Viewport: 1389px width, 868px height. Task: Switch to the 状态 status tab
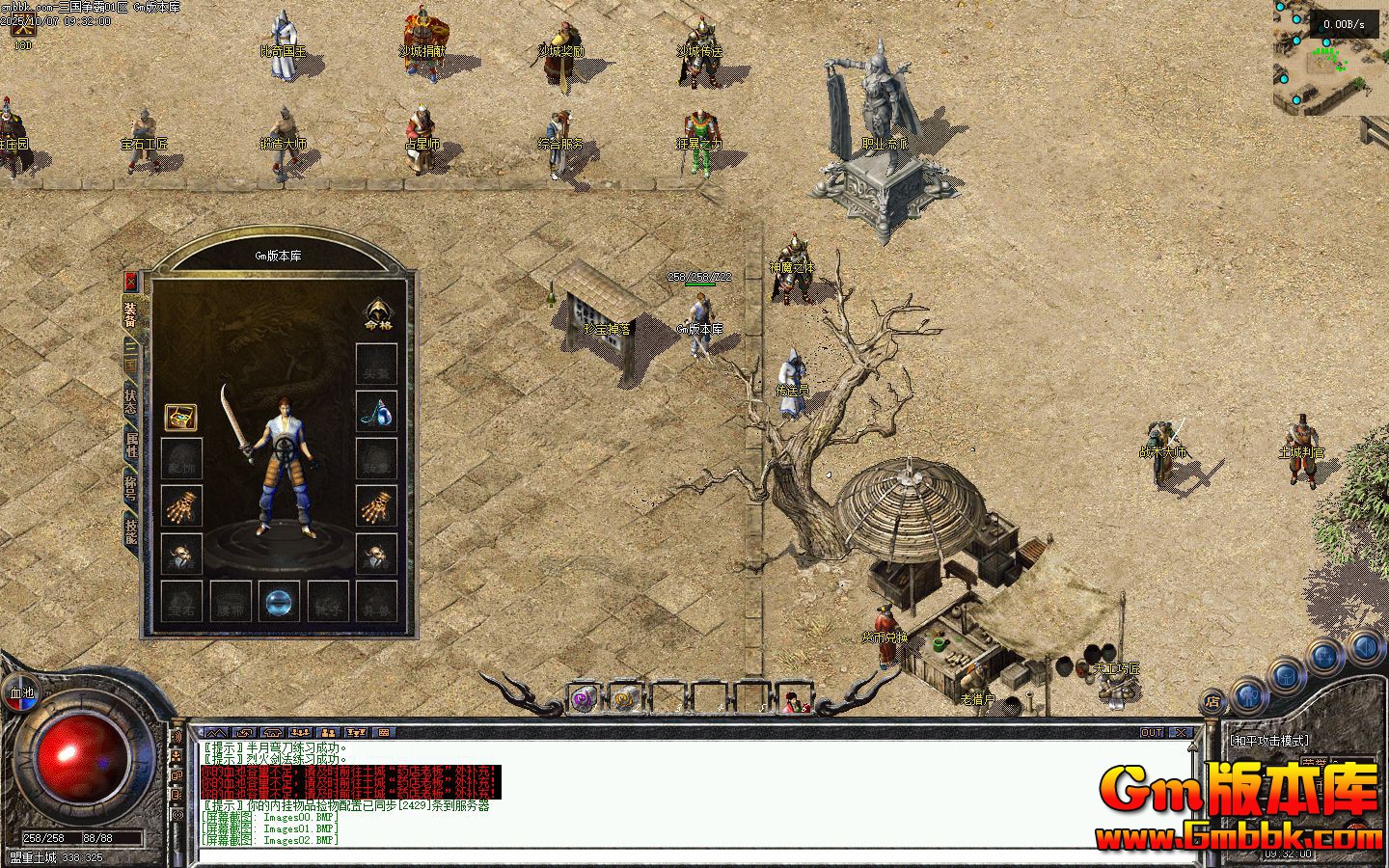click(130, 401)
